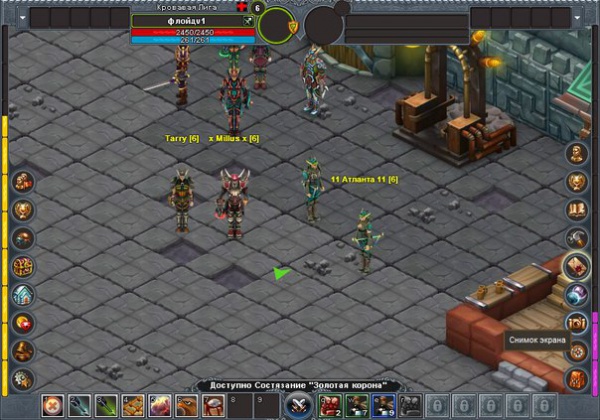Select the maze pattern icon on left
The image size is (600, 420).
23,266
